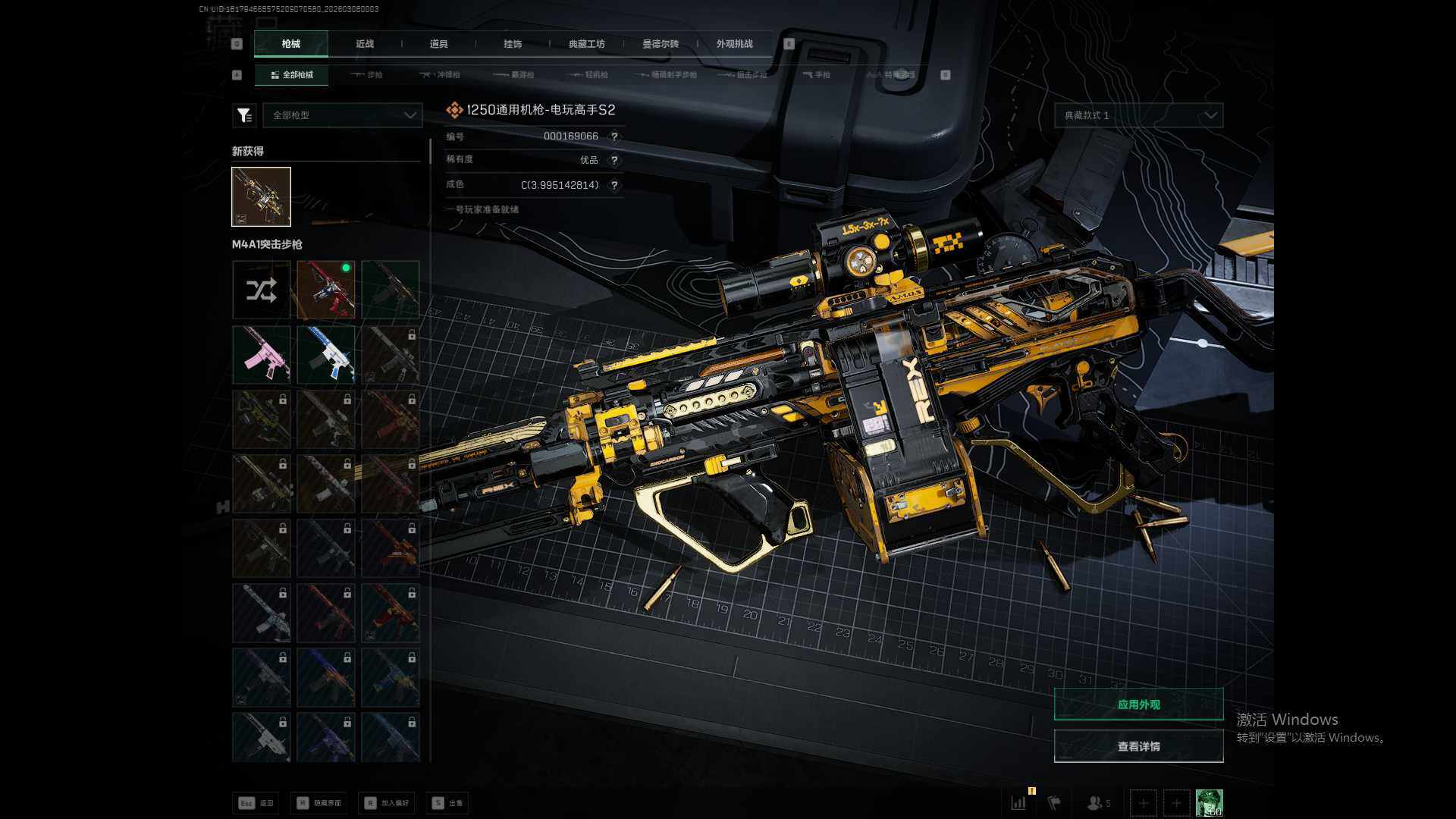Screen dimensions: 1456x819
Task: Choose the random shuffle skin slot
Action: click(x=261, y=290)
